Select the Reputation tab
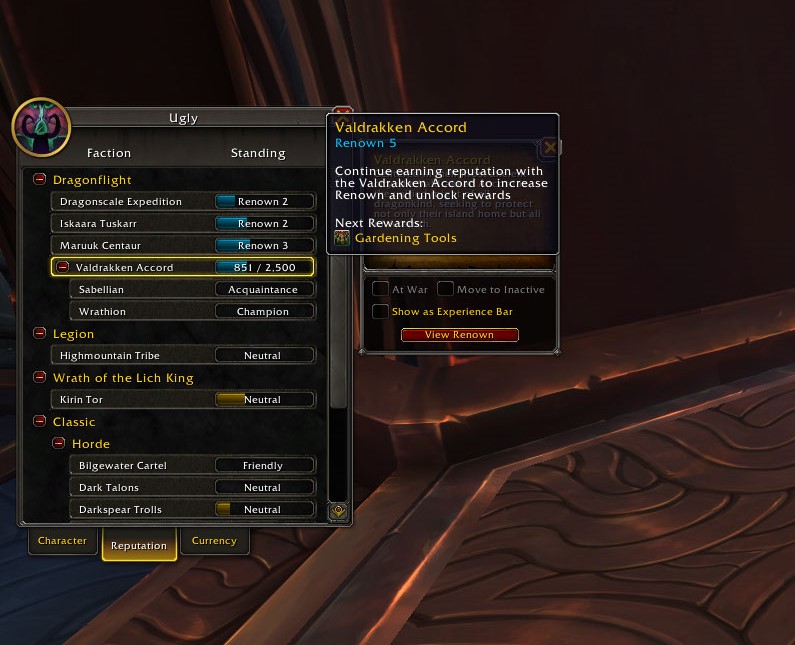 point(139,545)
